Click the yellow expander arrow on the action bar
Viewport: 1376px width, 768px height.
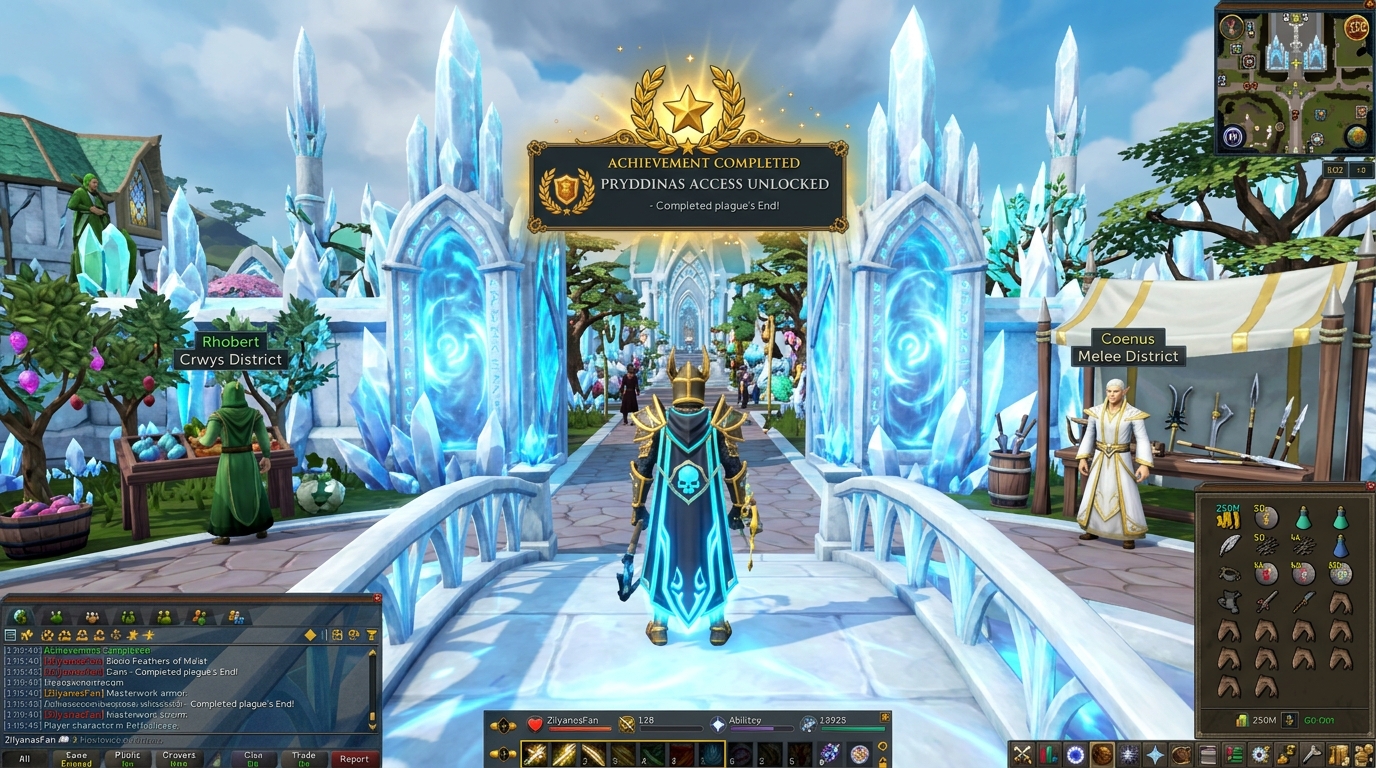(x=884, y=717)
